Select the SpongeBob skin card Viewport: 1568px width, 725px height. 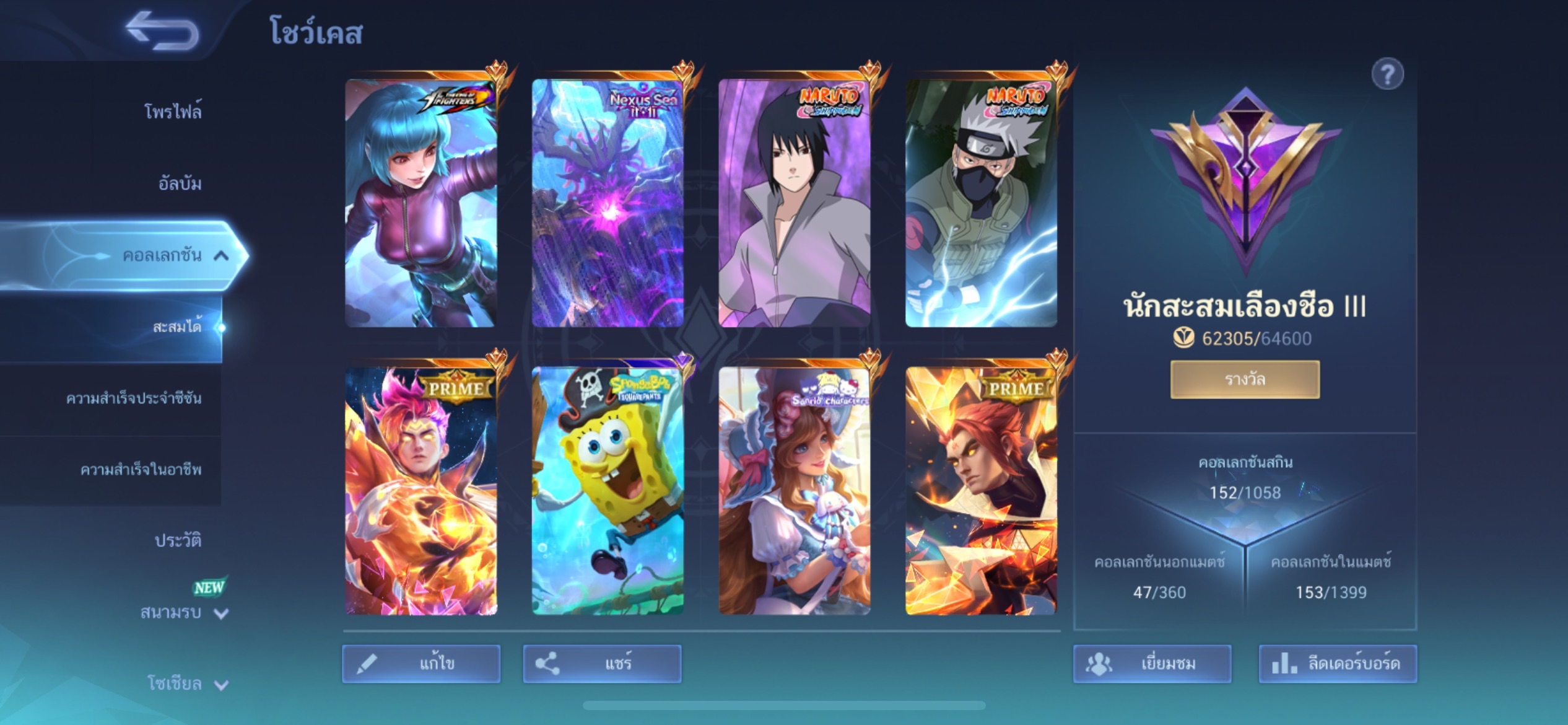(x=608, y=491)
